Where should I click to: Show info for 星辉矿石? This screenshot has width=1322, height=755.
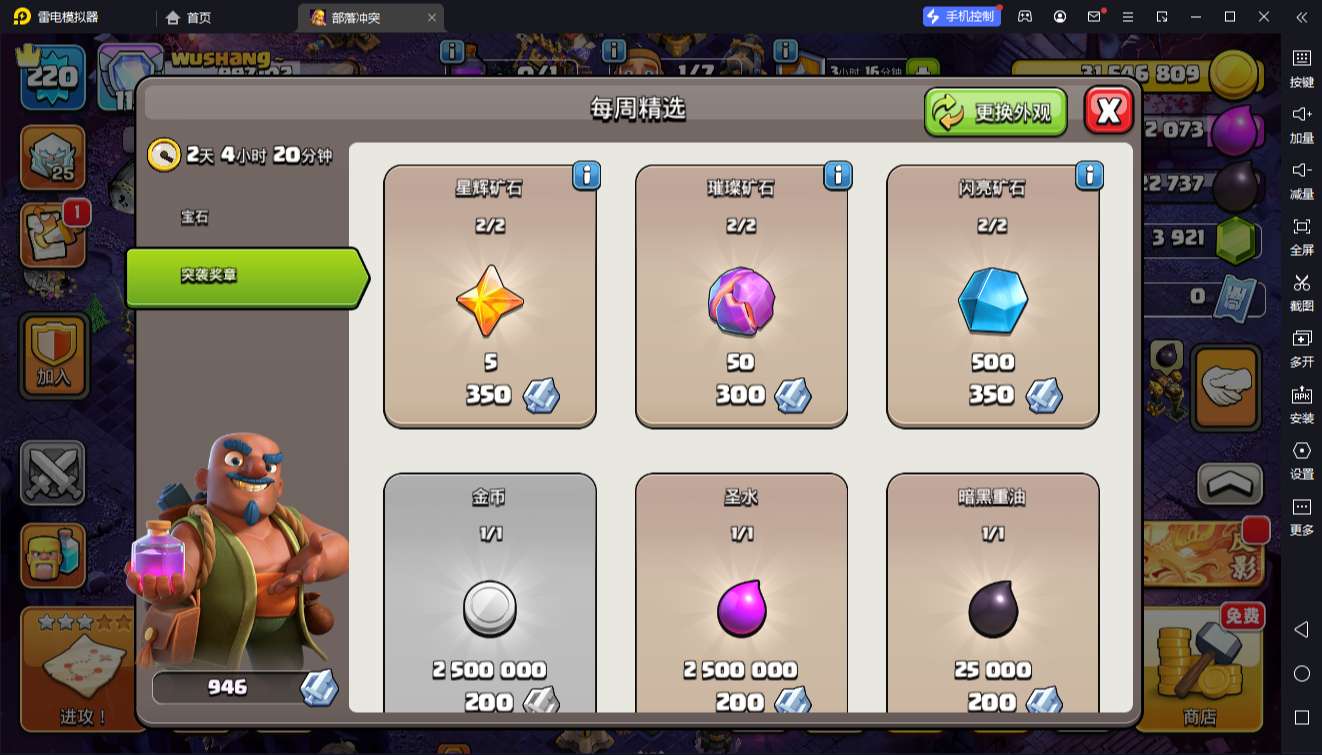[x=586, y=176]
